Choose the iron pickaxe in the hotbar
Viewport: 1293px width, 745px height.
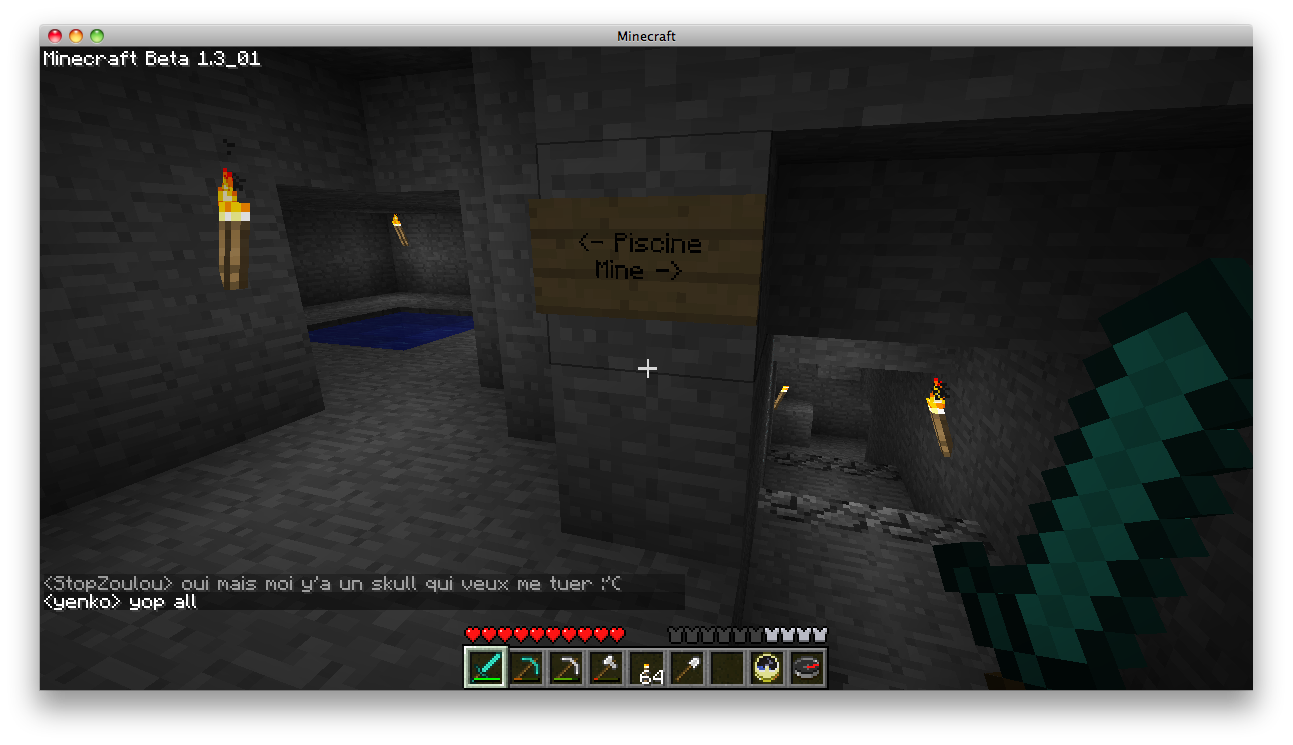(x=566, y=667)
